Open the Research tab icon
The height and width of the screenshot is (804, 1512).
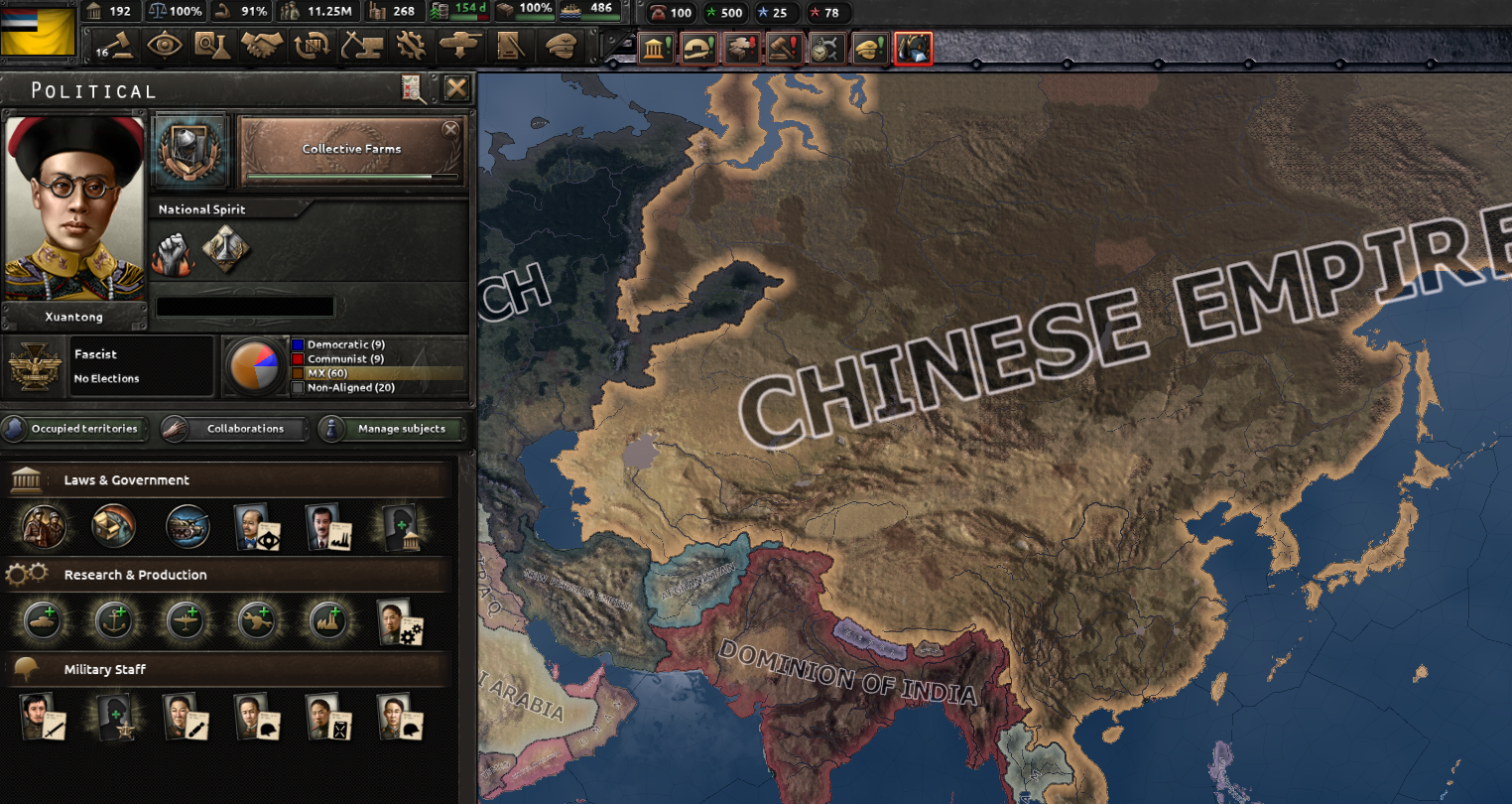(x=213, y=47)
